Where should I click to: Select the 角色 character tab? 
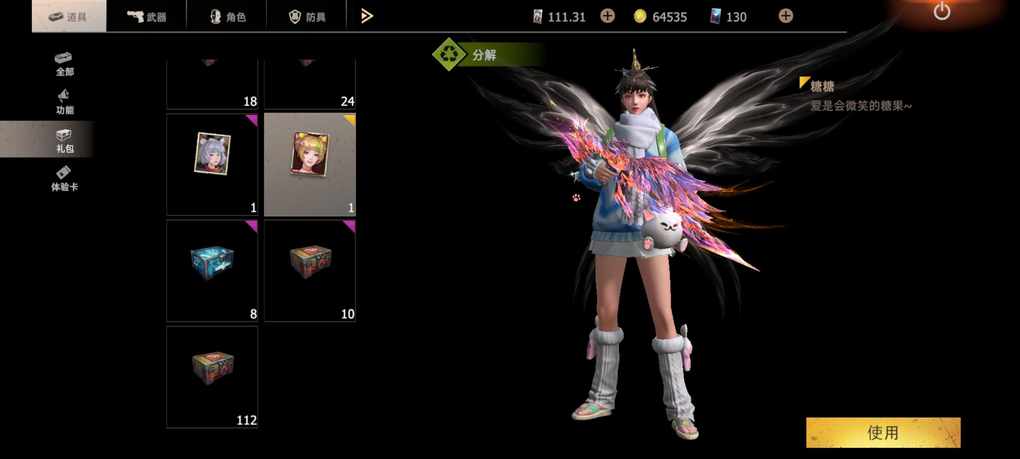229,16
